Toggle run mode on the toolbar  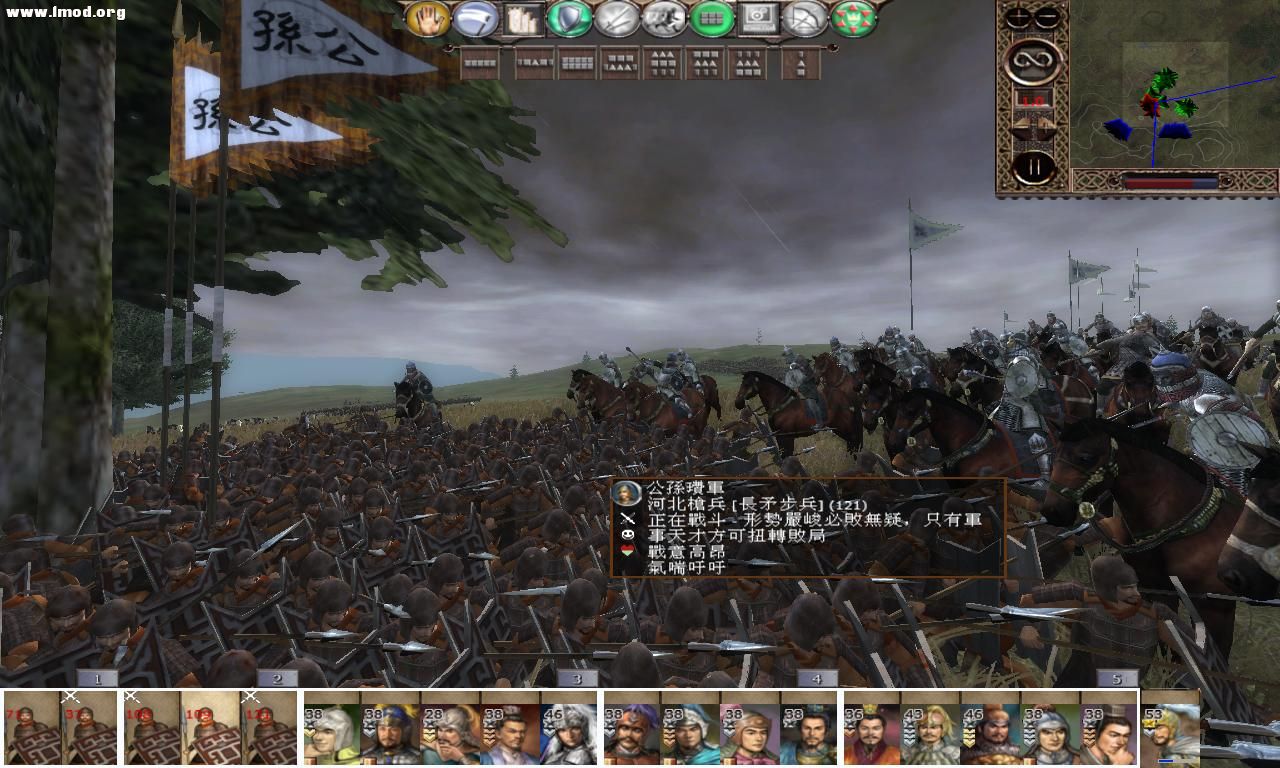pyautogui.click(x=475, y=20)
